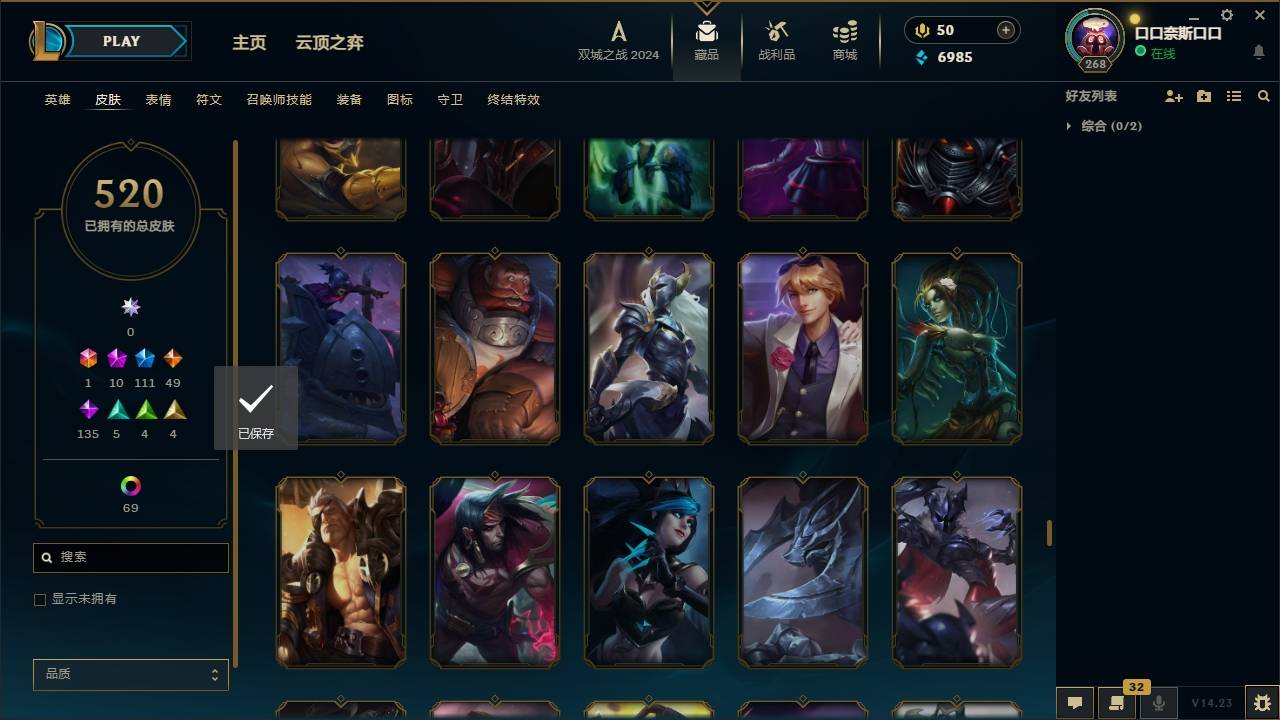Click the PLAY button

[120, 41]
